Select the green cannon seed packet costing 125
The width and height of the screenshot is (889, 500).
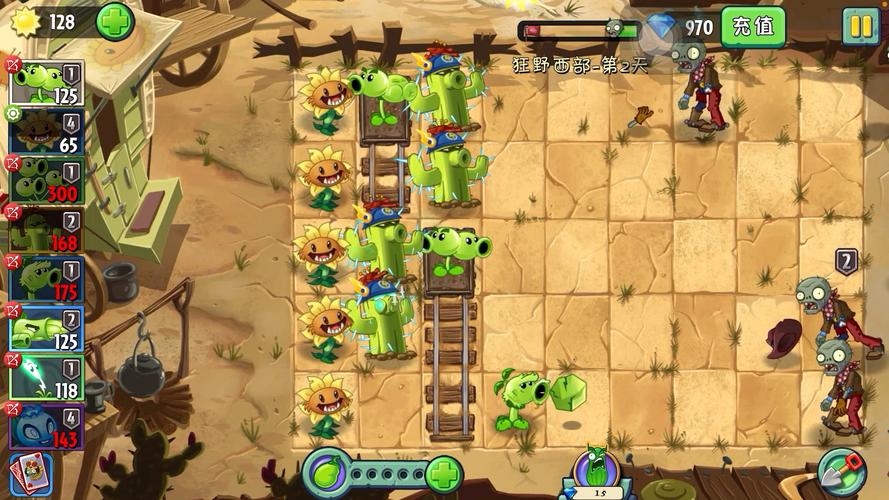(x=47, y=328)
